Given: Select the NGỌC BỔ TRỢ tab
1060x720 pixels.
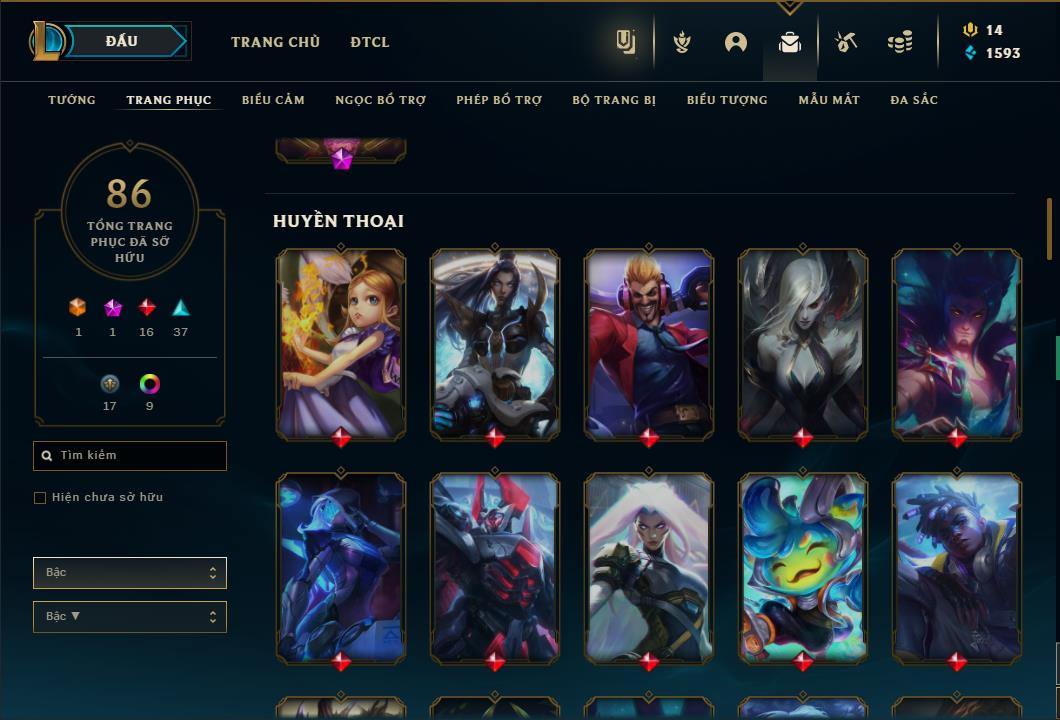Looking at the screenshot, I should 380,100.
